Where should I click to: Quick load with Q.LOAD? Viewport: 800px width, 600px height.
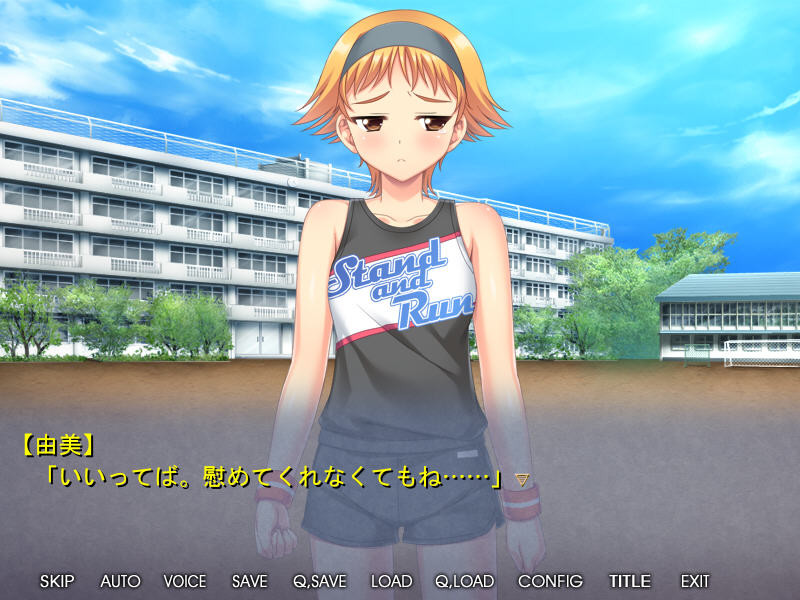(x=465, y=581)
